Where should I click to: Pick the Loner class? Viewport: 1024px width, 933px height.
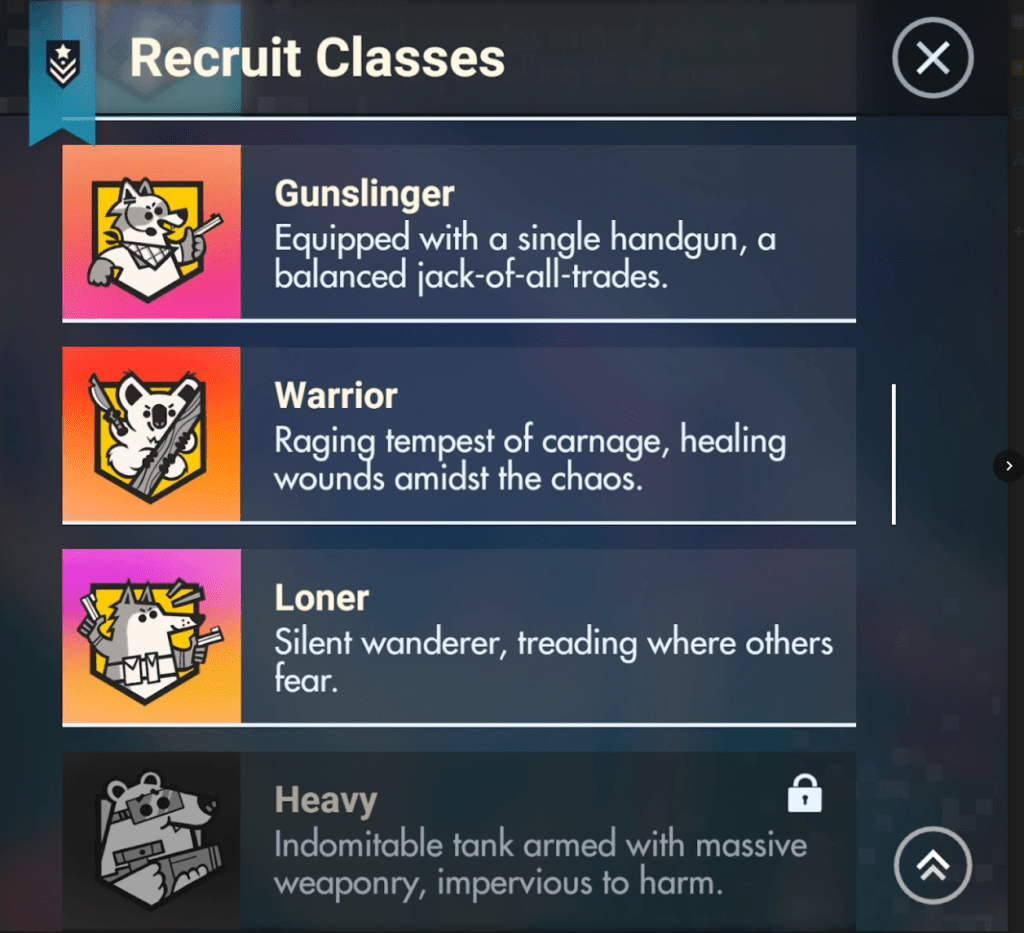[547, 637]
